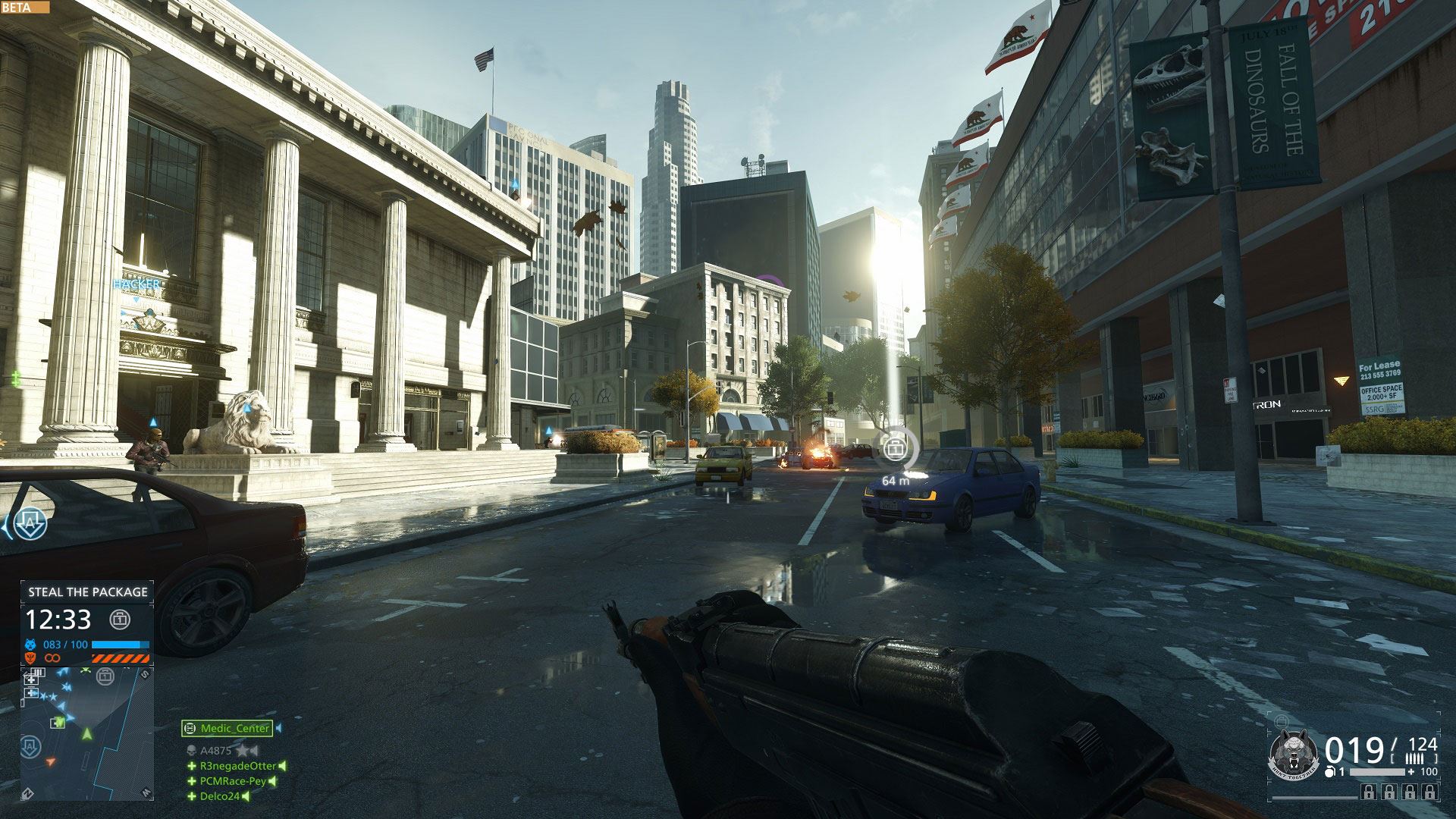Click the wolf Hunt Together squad emblem

(1294, 755)
